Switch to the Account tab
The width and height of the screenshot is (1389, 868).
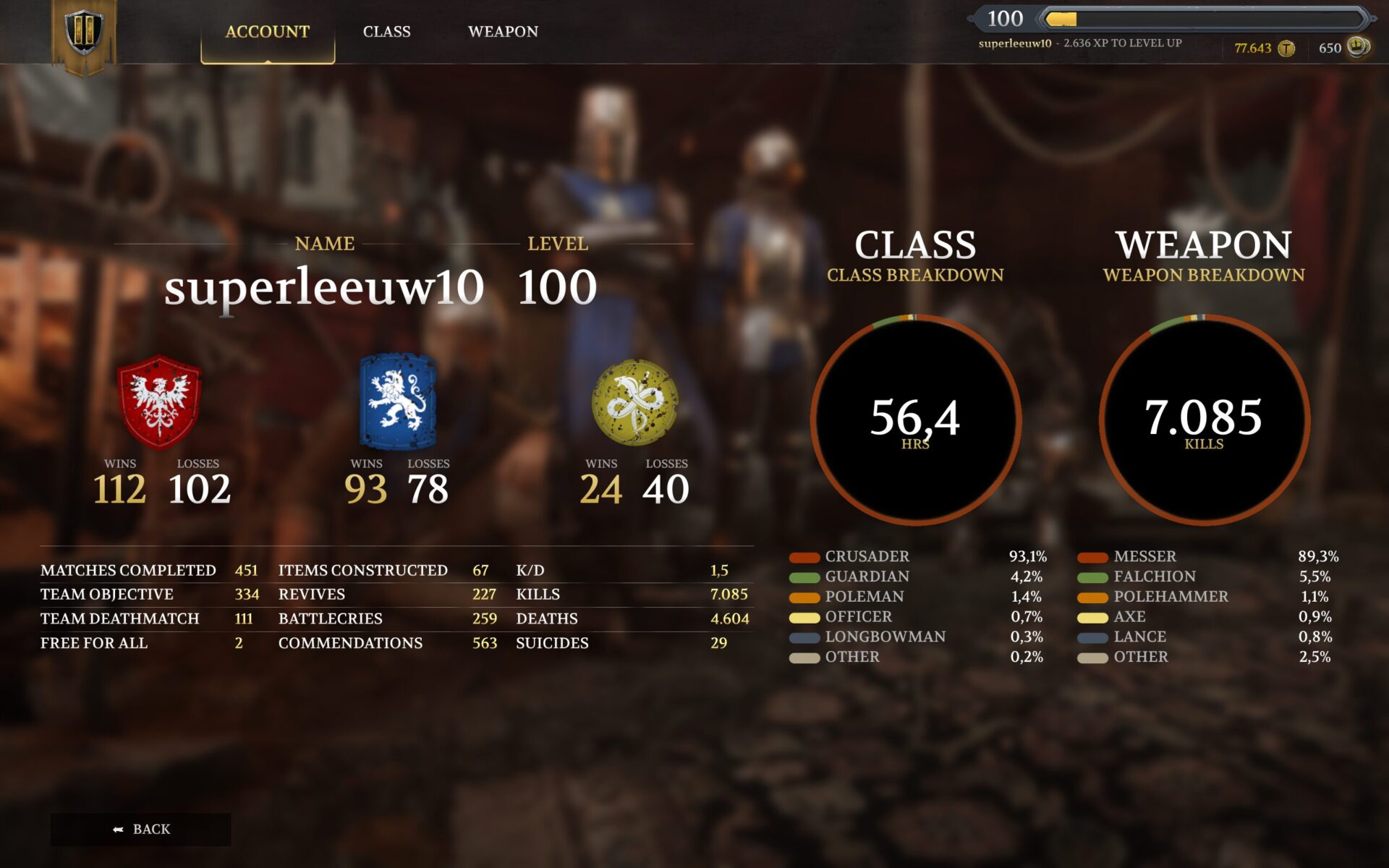click(x=267, y=32)
